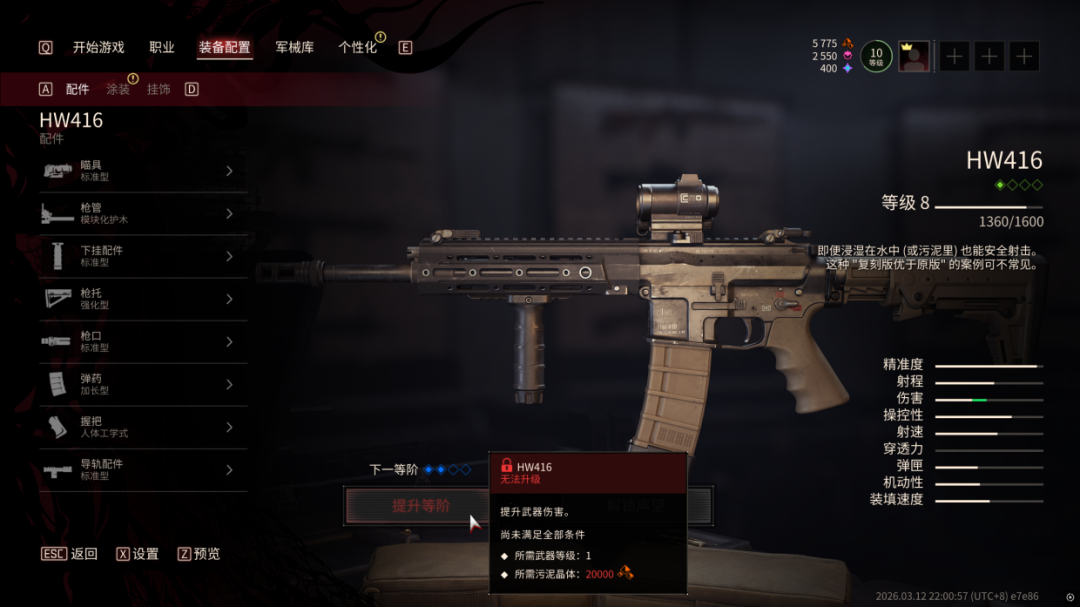This screenshot has height=607, width=1080.
Task: Choose the 弹药 attachment row
Action: click(143, 384)
